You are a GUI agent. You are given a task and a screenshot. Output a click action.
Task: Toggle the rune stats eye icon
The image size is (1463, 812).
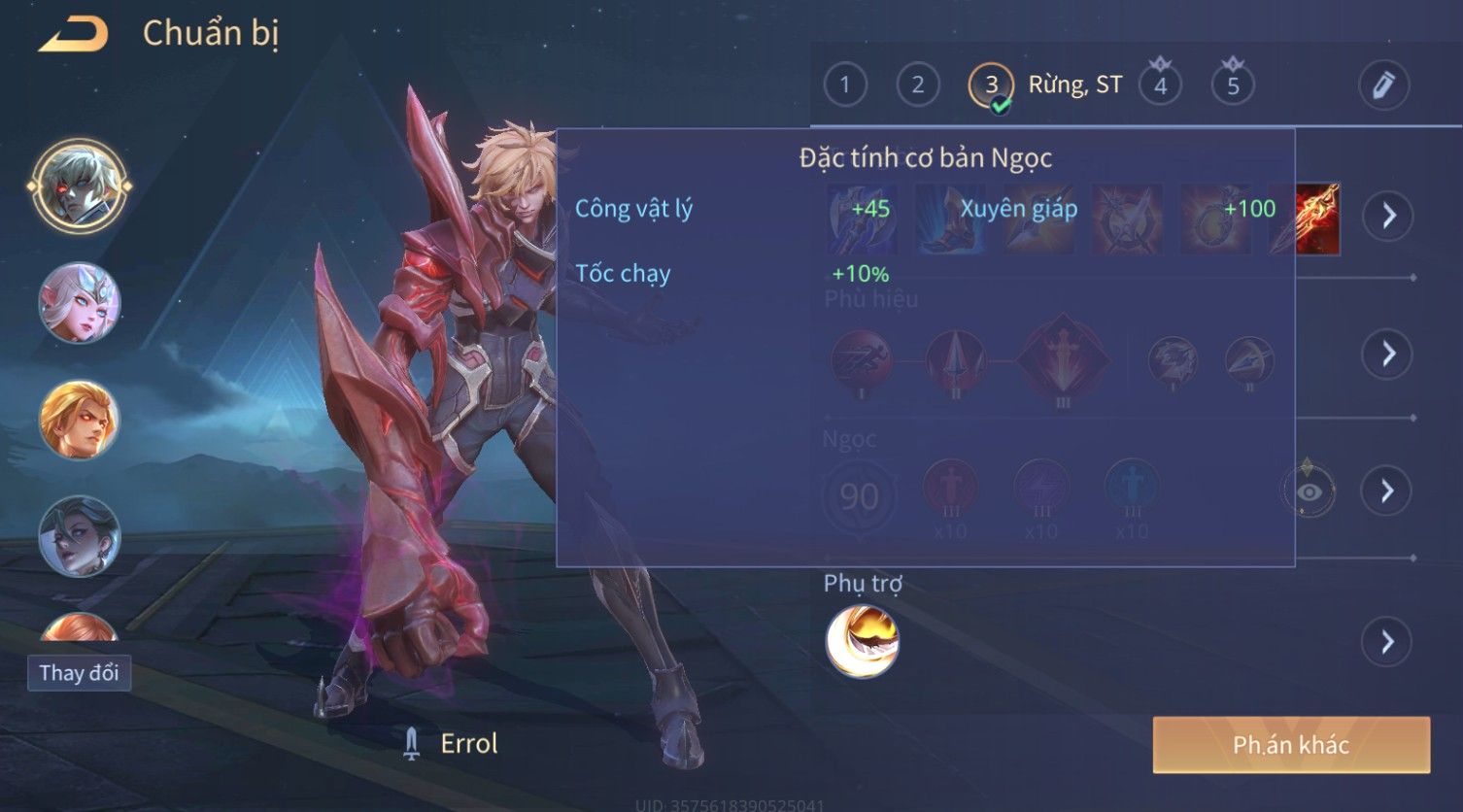(x=1309, y=491)
